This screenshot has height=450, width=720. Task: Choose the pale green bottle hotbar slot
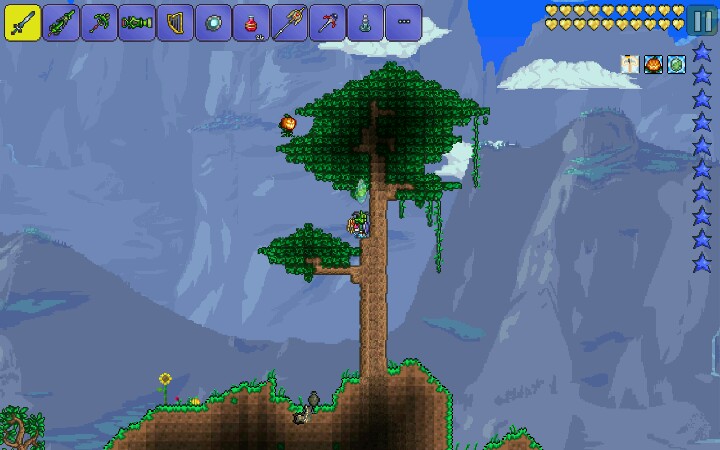(365, 21)
